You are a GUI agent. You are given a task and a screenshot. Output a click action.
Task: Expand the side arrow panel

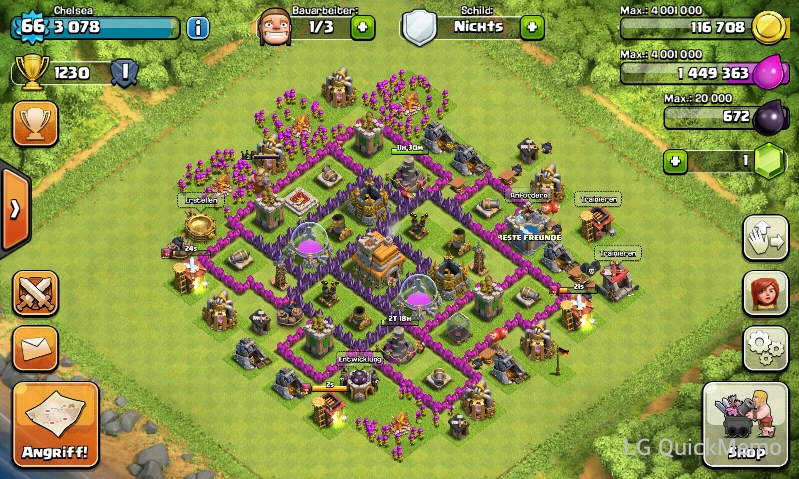(x=14, y=210)
